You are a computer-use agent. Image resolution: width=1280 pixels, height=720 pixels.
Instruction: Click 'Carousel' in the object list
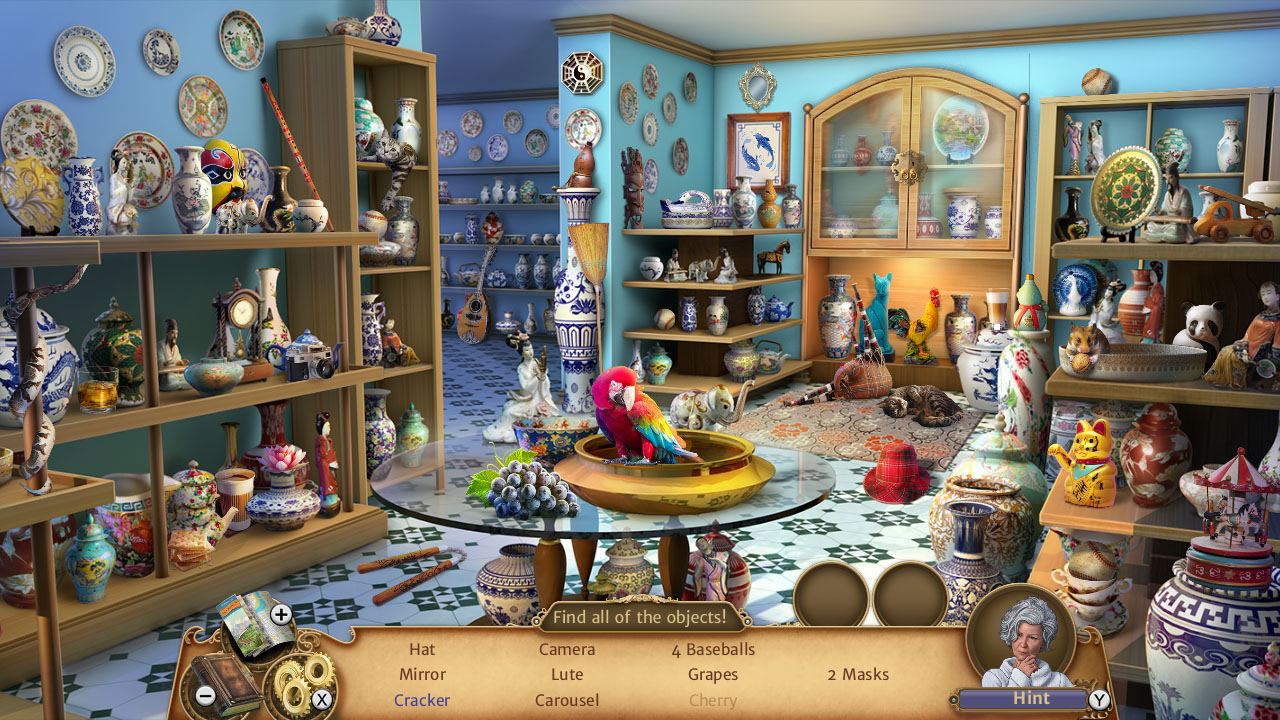[x=566, y=700]
